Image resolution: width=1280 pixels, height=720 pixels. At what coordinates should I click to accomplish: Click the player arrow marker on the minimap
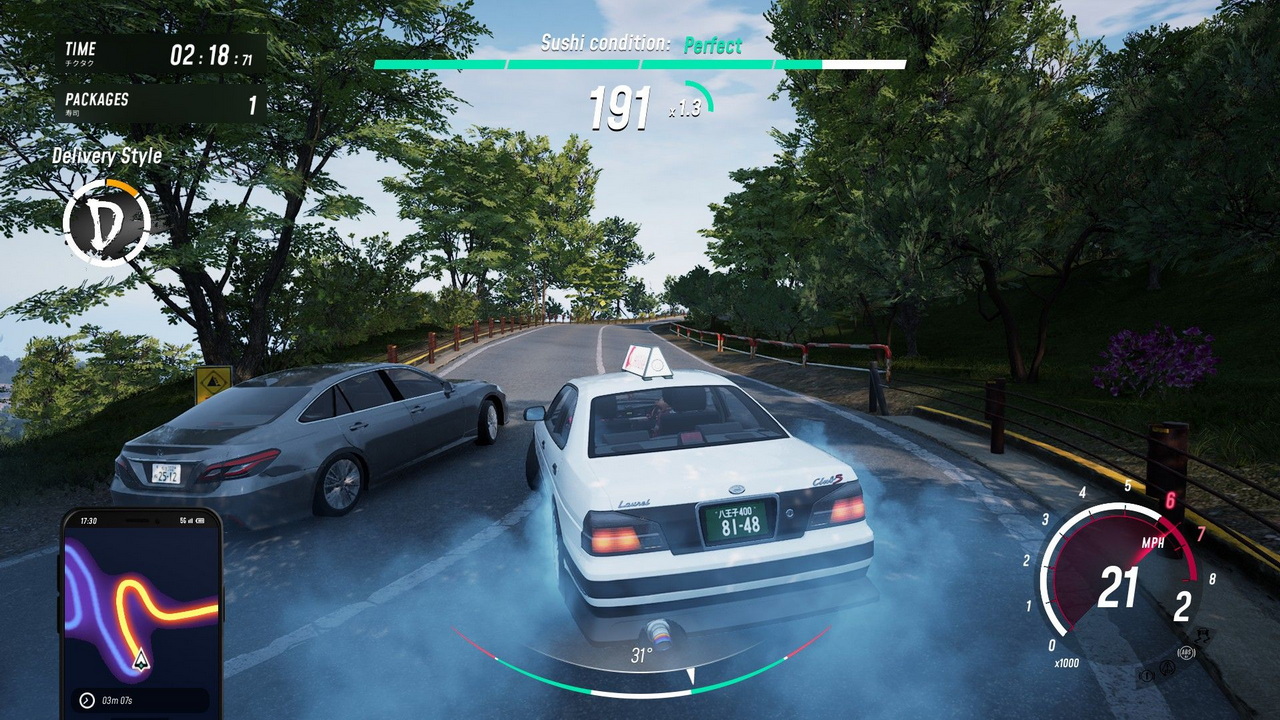[x=141, y=659]
